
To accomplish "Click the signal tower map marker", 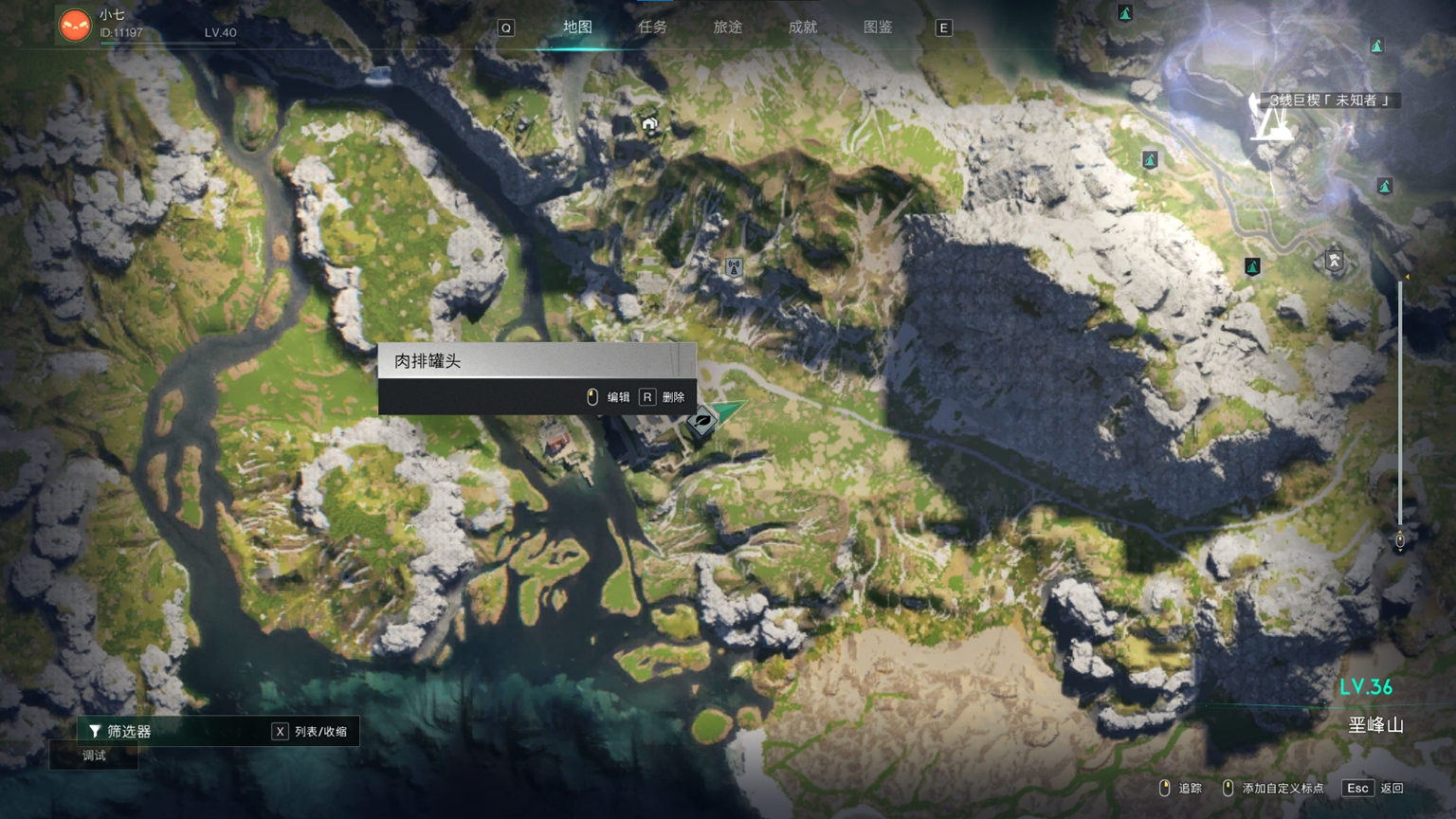I will pyautogui.click(x=734, y=268).
